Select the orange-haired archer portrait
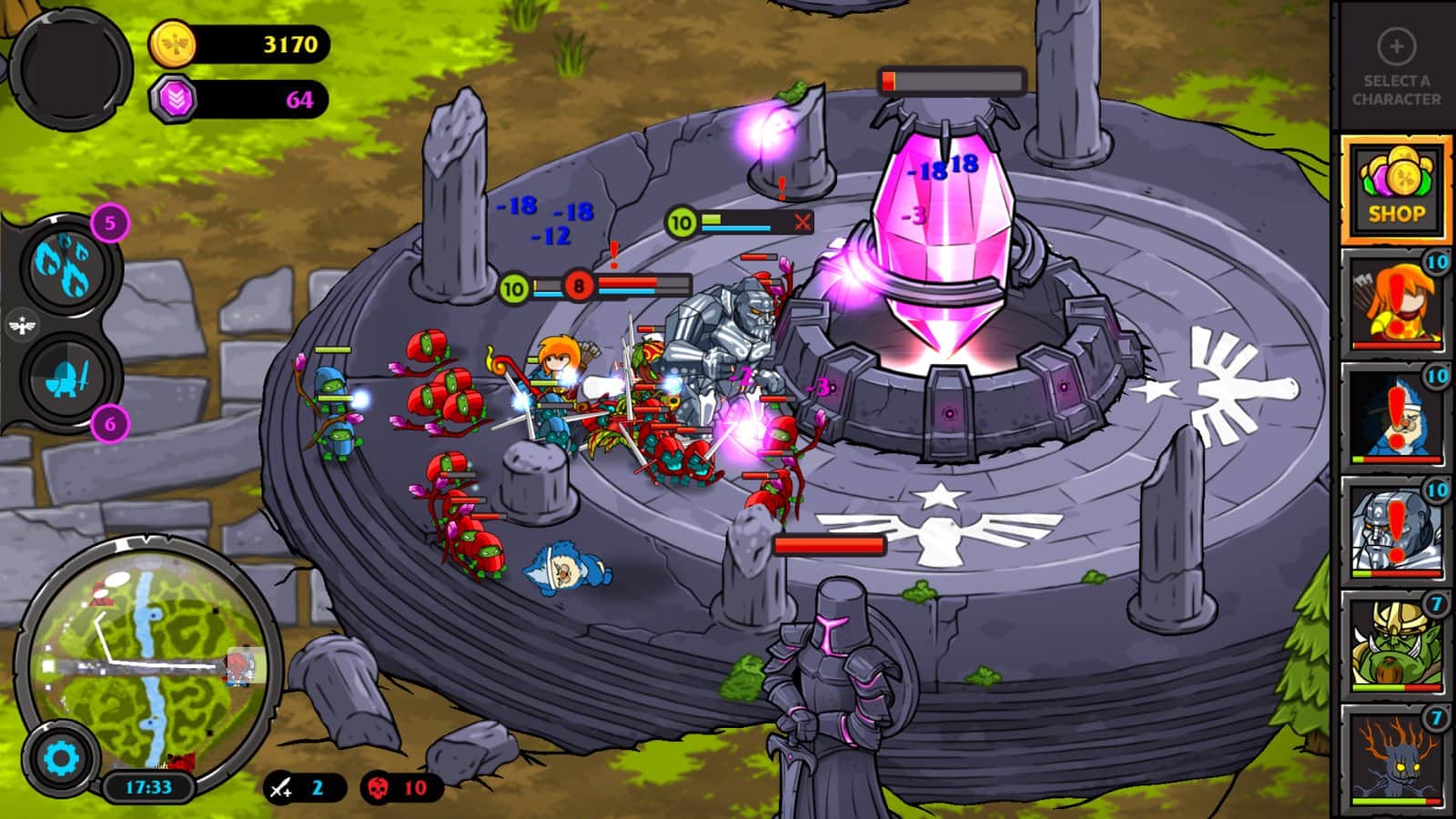 1395,302
